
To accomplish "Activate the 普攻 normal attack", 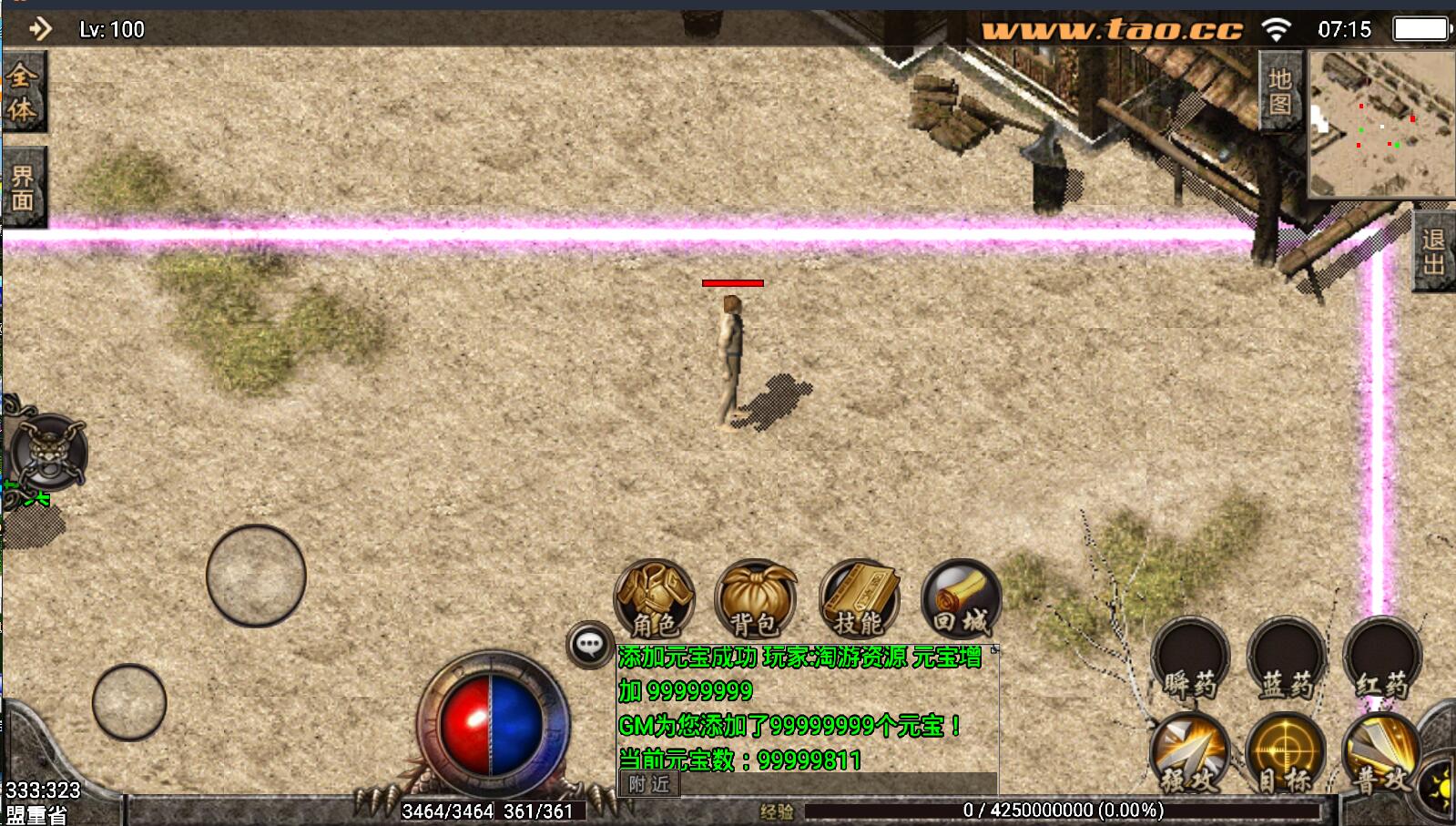I will click(1381, 752).
